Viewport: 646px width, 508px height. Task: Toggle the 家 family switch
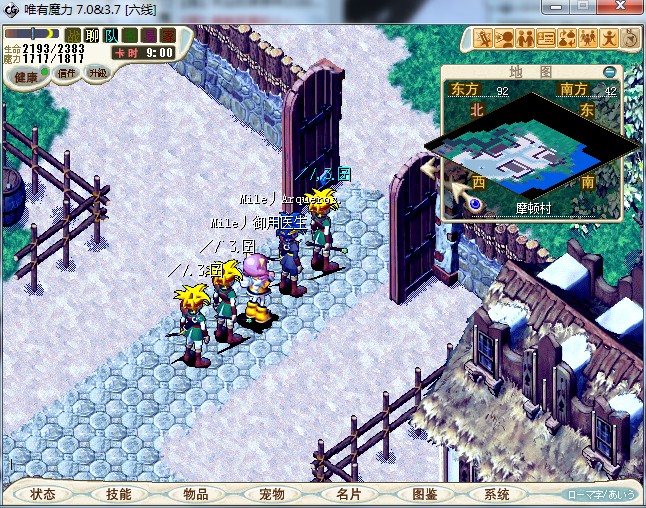click(167, 36)
